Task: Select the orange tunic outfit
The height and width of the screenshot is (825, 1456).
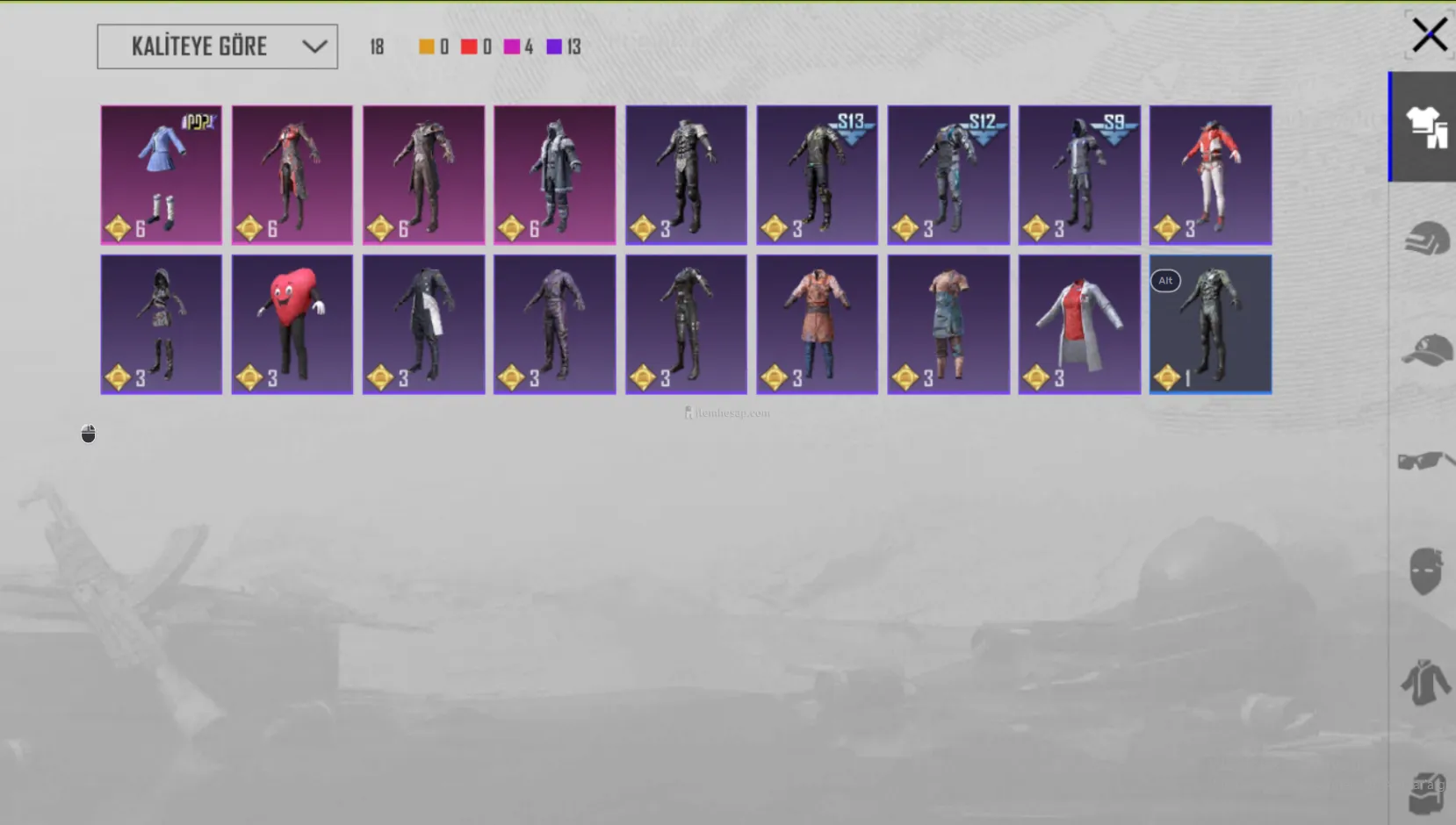Action: (817, 324)
